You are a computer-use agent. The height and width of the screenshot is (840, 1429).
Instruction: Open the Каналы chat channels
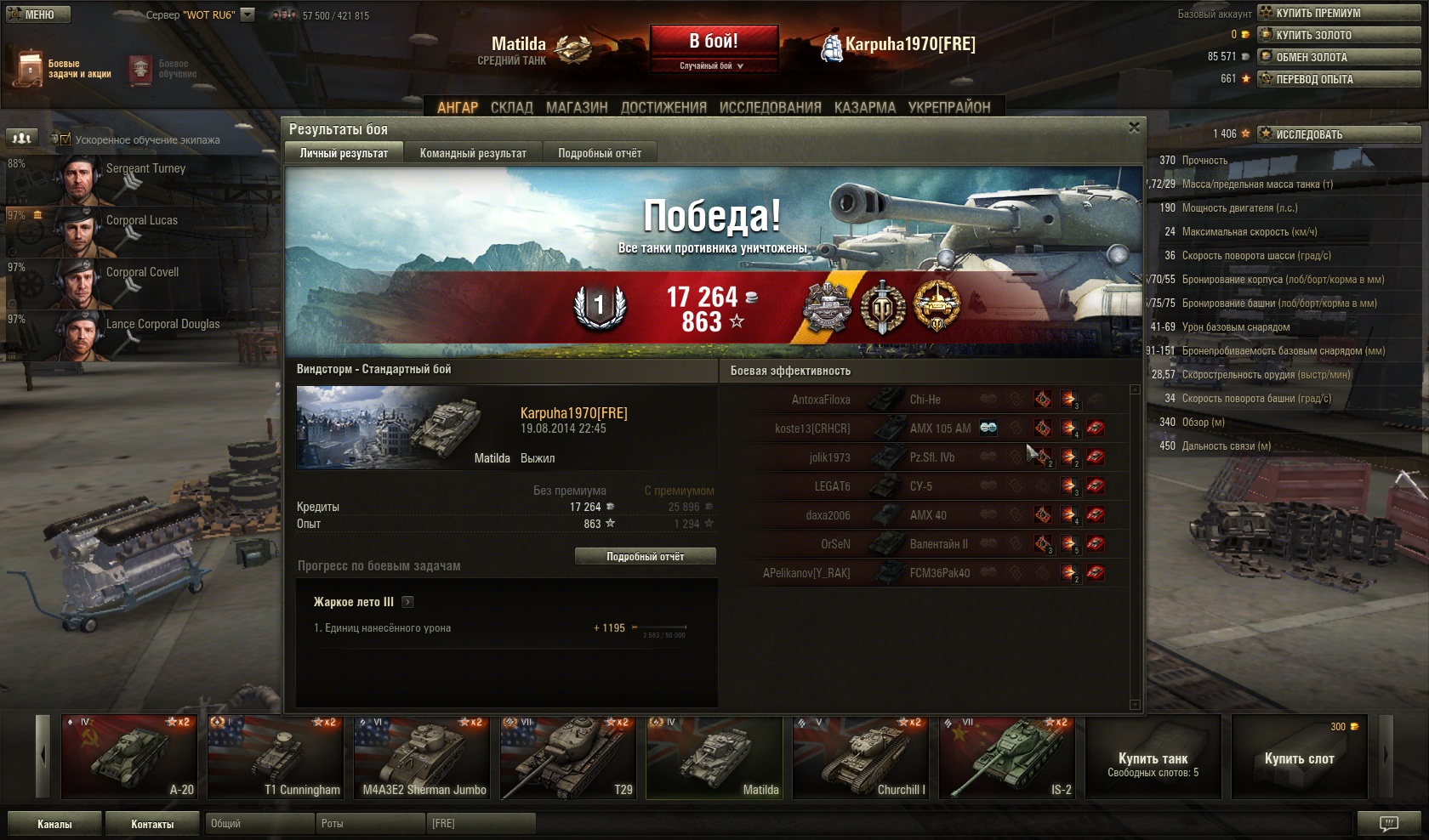click(x=54, y=824)
